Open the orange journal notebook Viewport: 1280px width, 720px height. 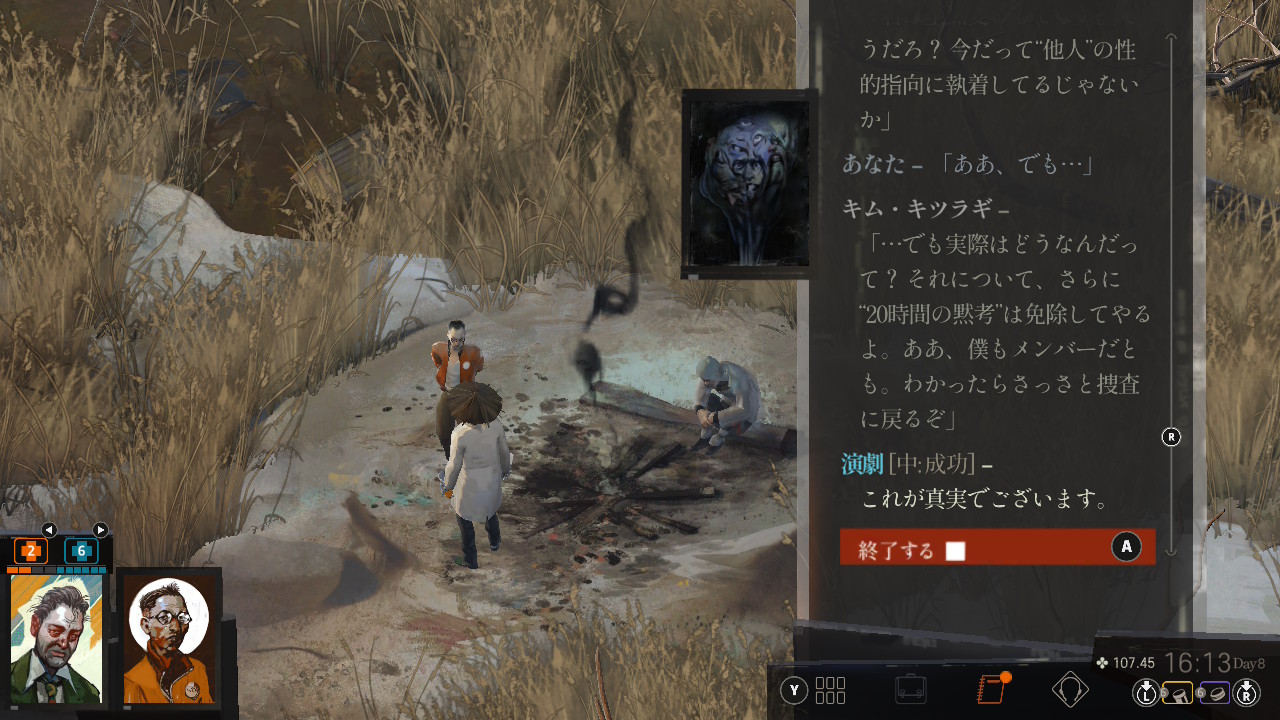tap(990, 689)
